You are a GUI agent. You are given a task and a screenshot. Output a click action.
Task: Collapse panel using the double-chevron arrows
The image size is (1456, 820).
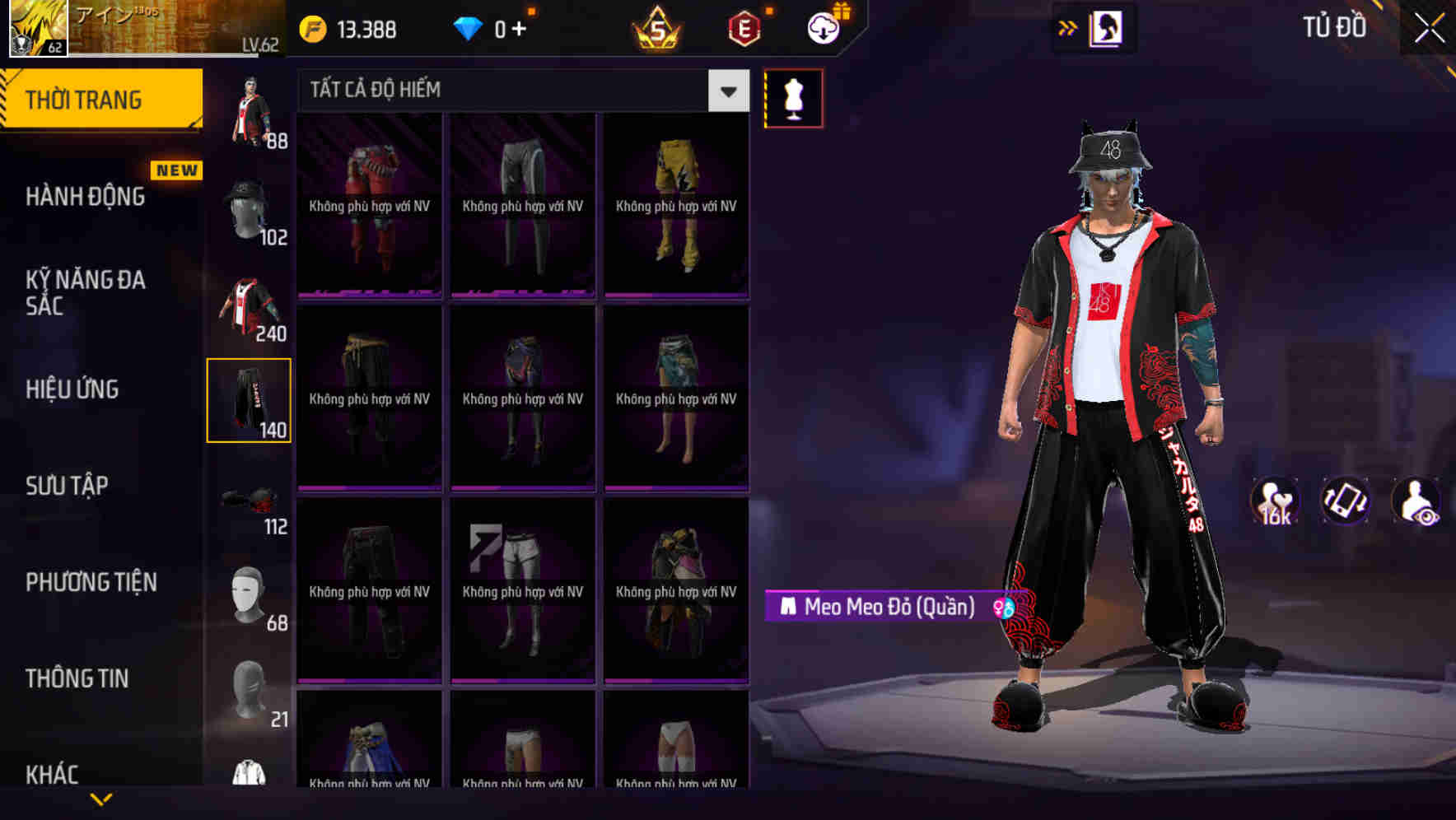click(x=1068, y=27)
